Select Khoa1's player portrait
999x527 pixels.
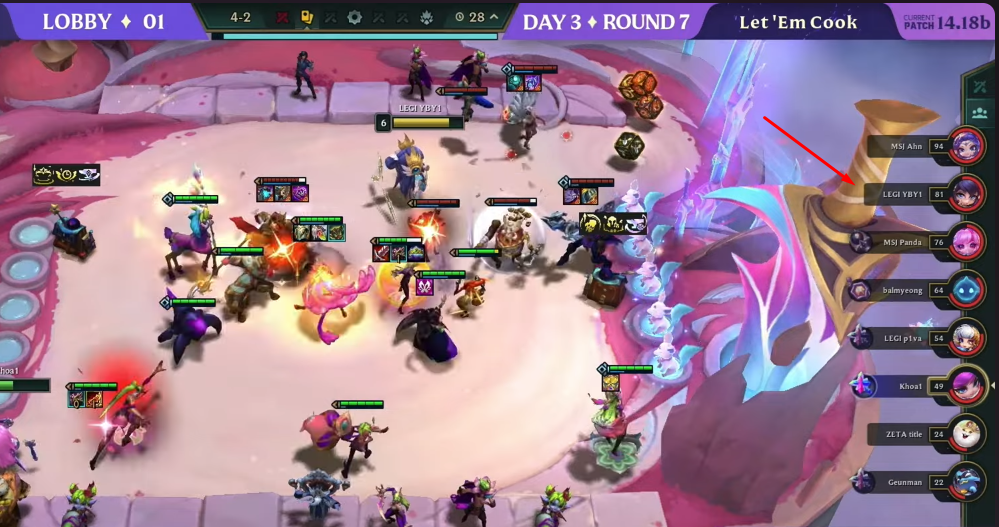[x=966, y=385]
